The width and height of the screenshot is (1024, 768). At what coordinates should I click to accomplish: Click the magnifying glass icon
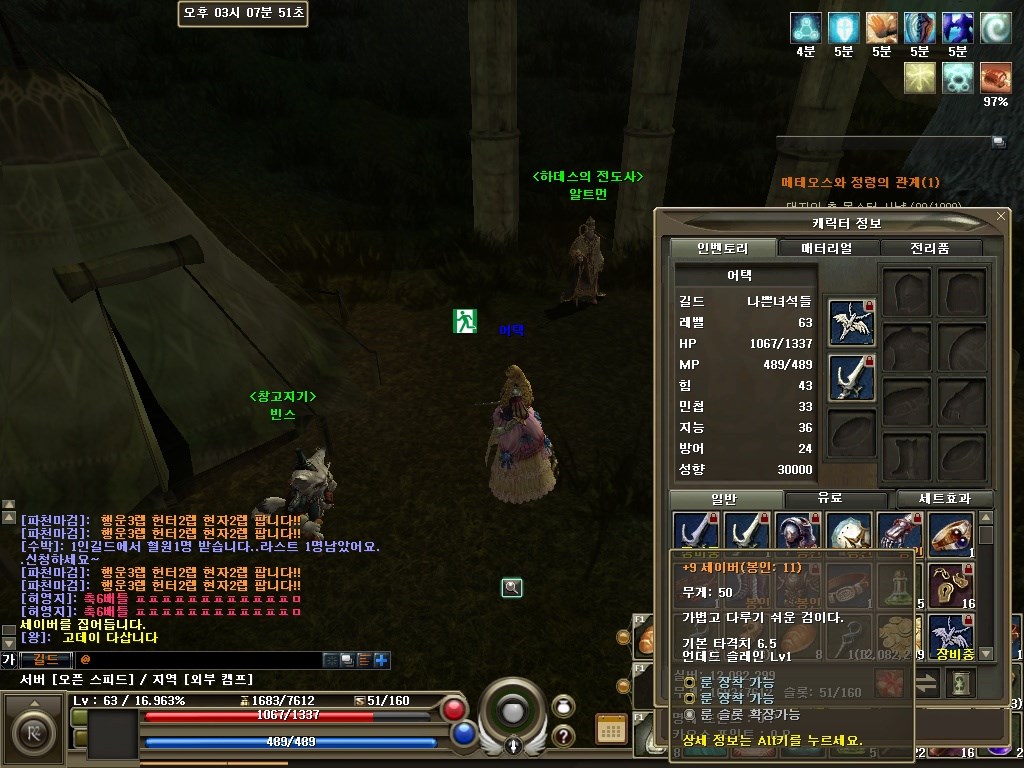(x=512, y=588)
